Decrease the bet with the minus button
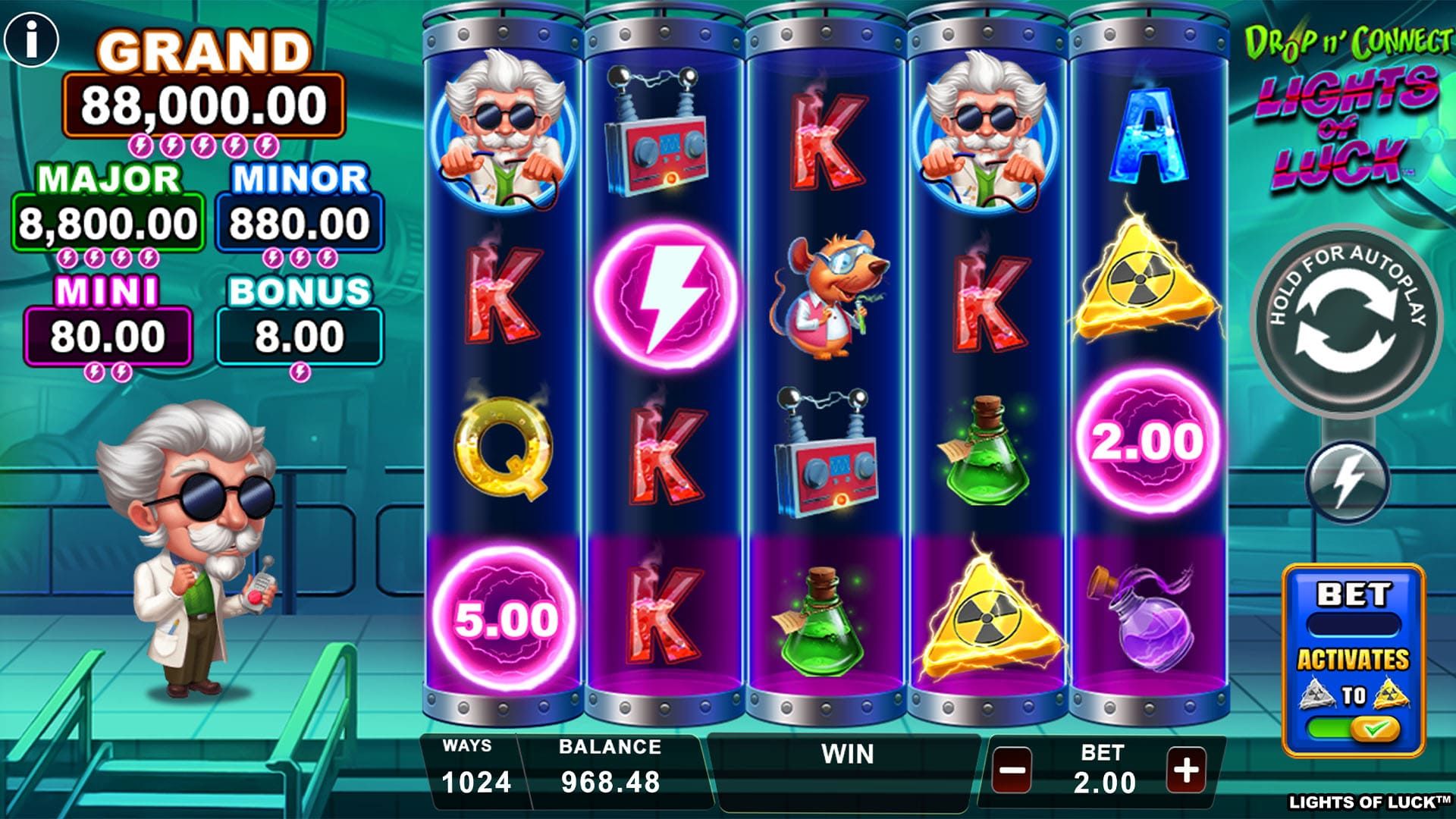This screenshot has width=1456, height=819. (1012, 771)
